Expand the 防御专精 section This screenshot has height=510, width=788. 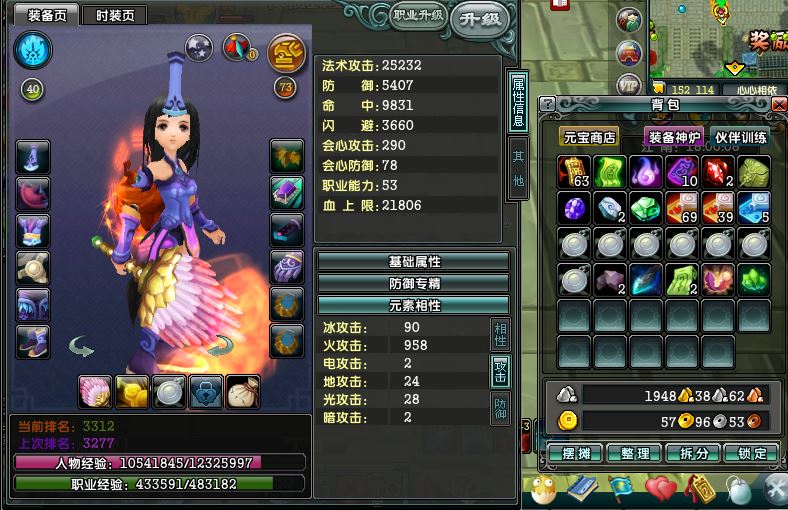pyautogui.click(x=413, y=283)
